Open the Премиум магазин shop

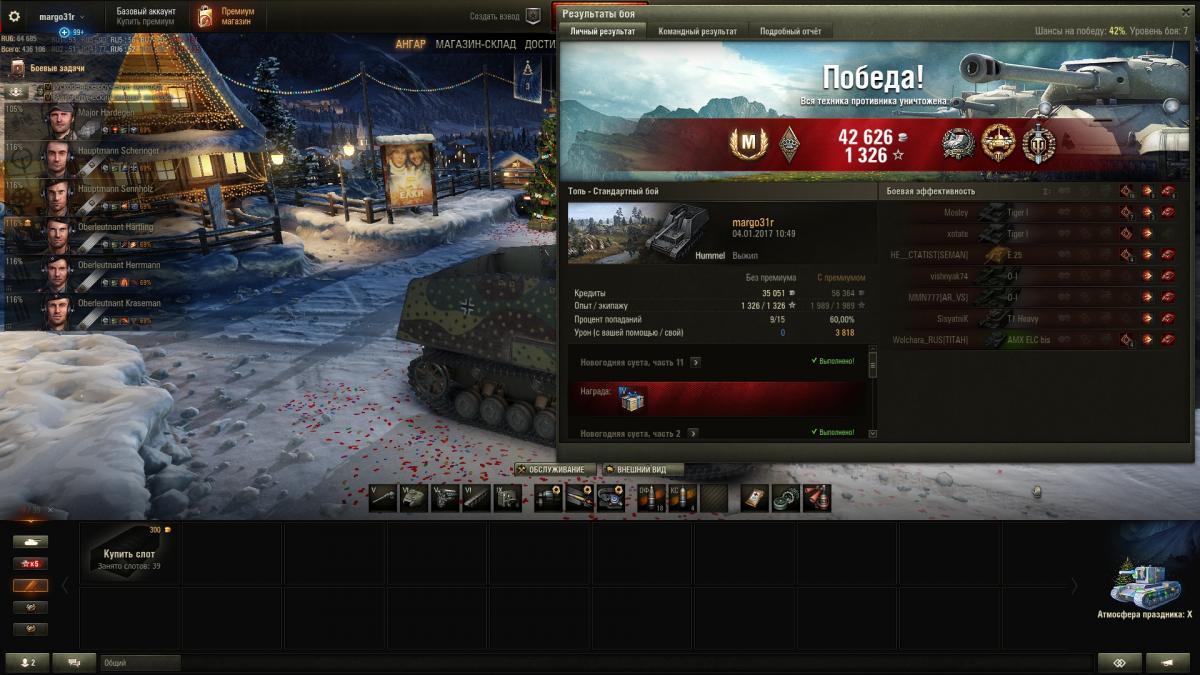click(x=226, y=16)
